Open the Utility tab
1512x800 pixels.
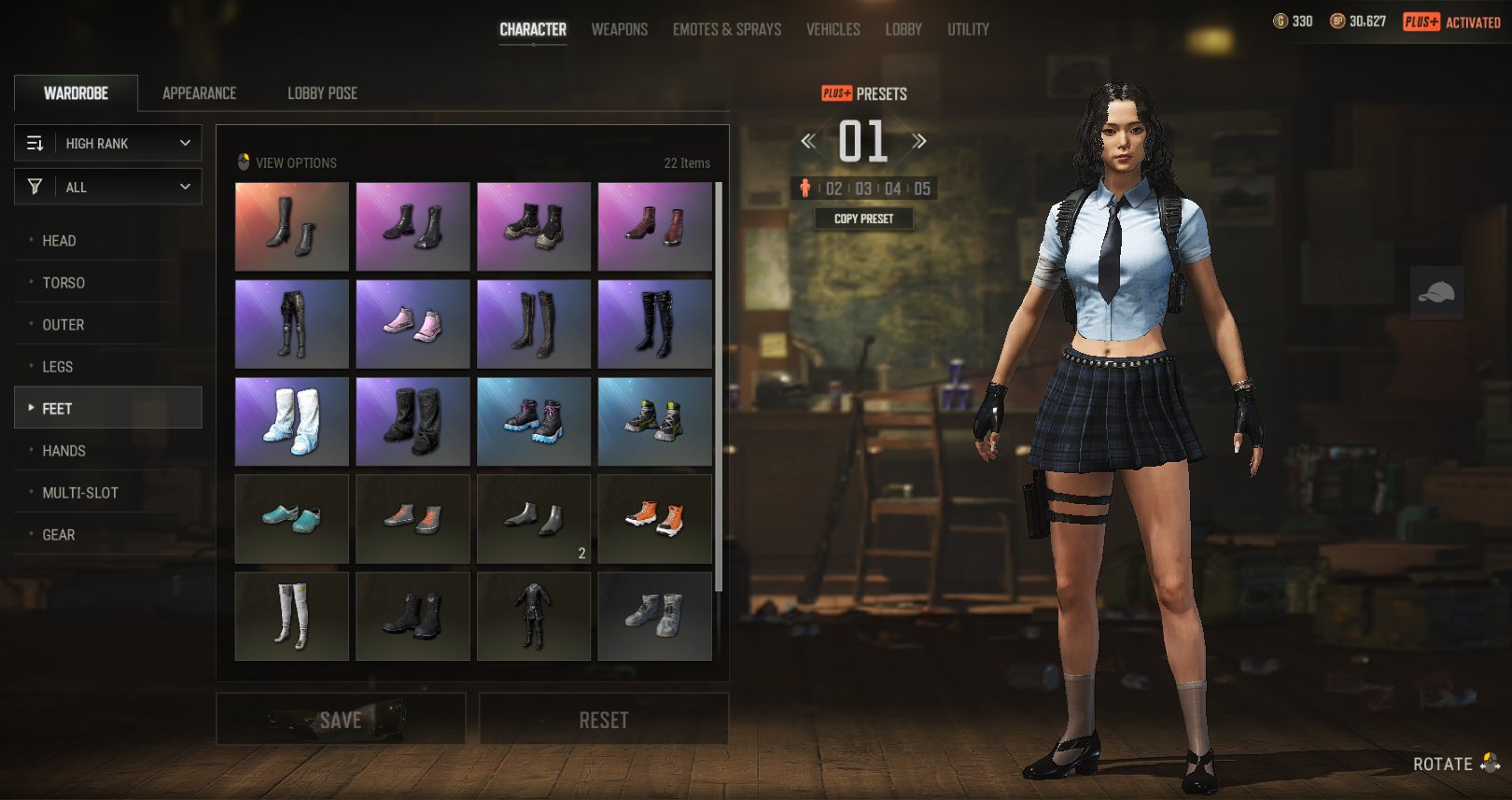(x=968, y=30)
